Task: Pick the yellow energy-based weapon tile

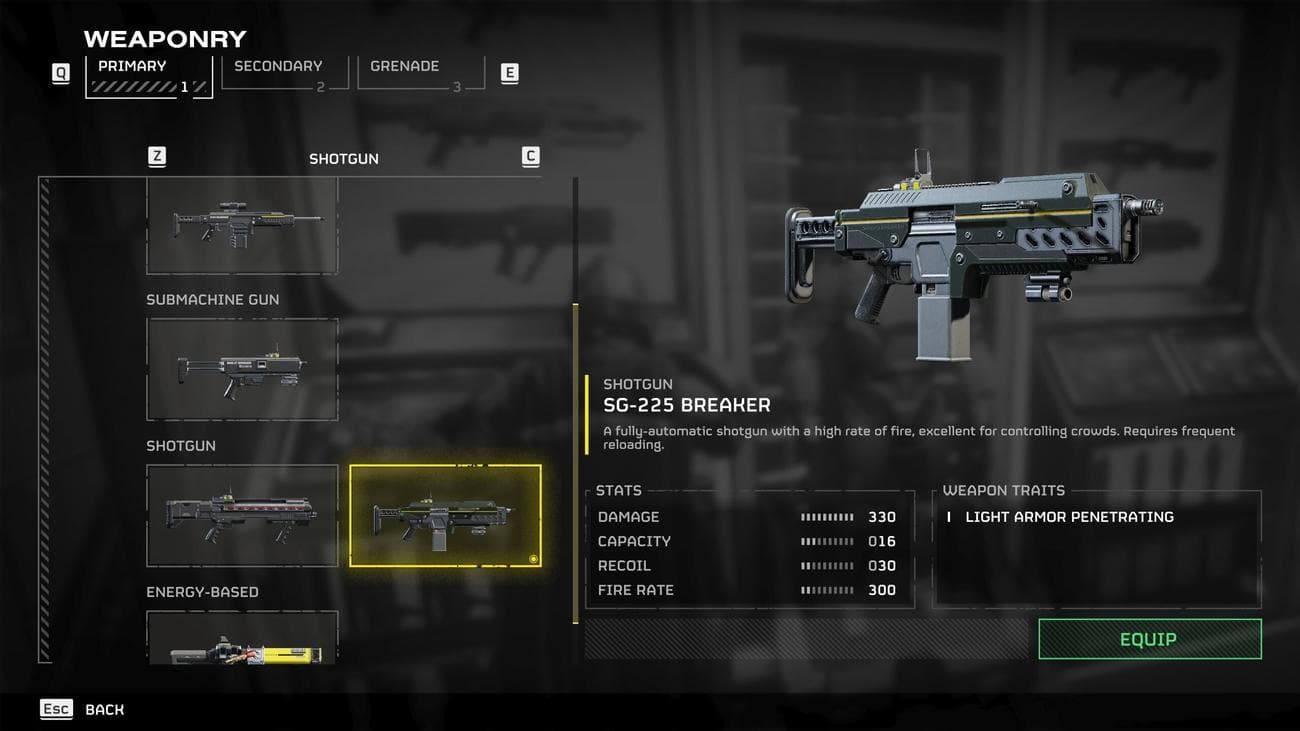Action: (x=242, y=639)
